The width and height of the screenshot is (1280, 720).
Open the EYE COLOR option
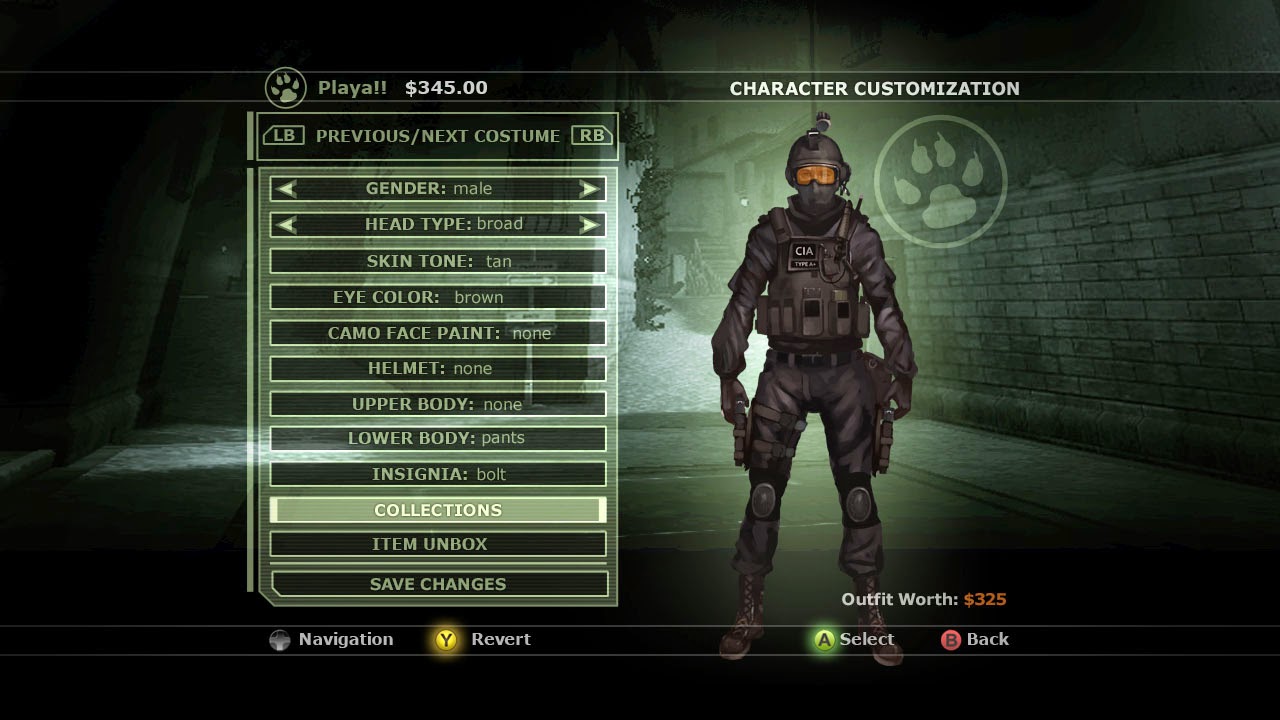(437, 296)
